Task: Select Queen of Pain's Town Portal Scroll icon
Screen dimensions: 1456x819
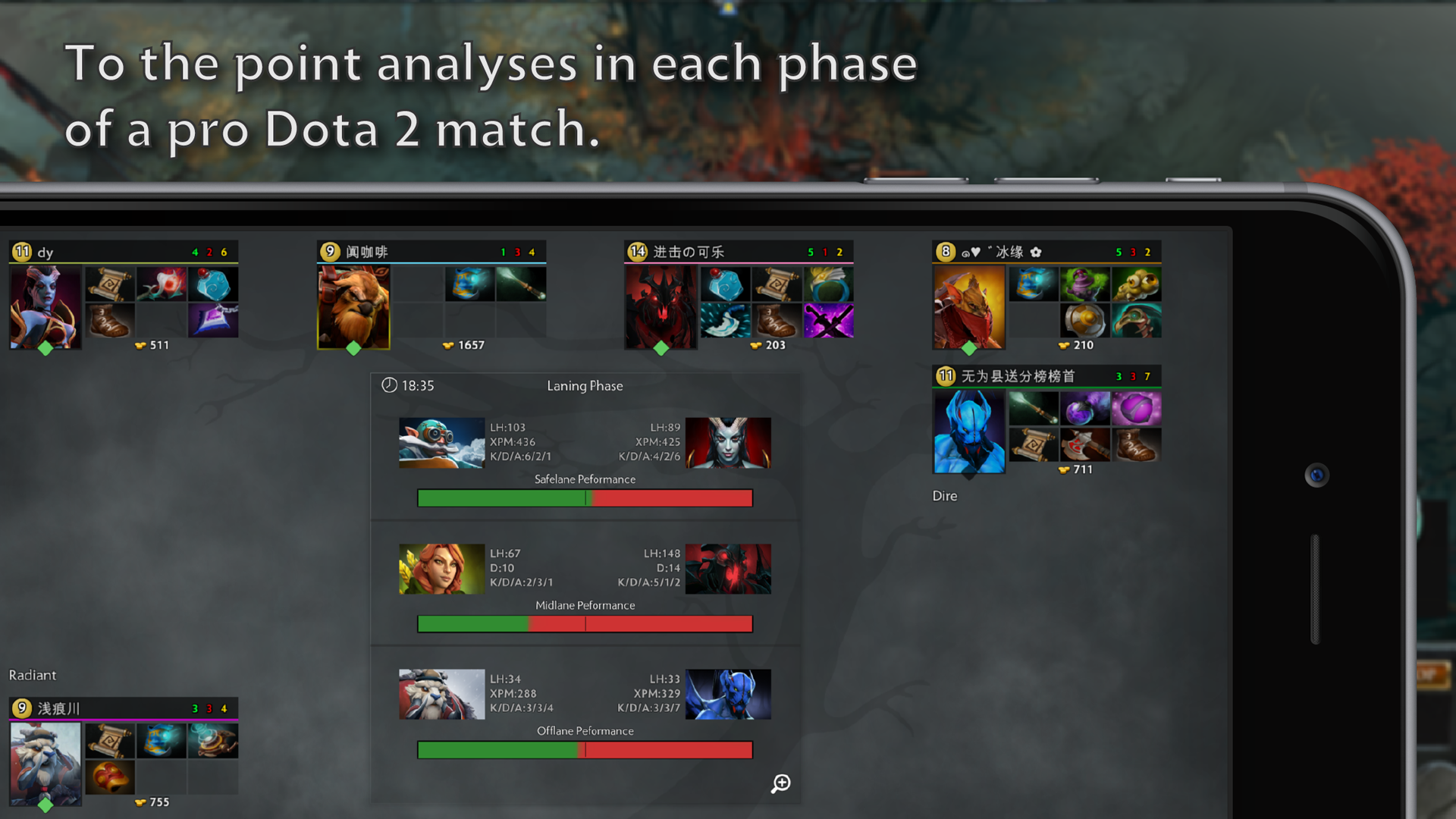Action: pos(109,284)
